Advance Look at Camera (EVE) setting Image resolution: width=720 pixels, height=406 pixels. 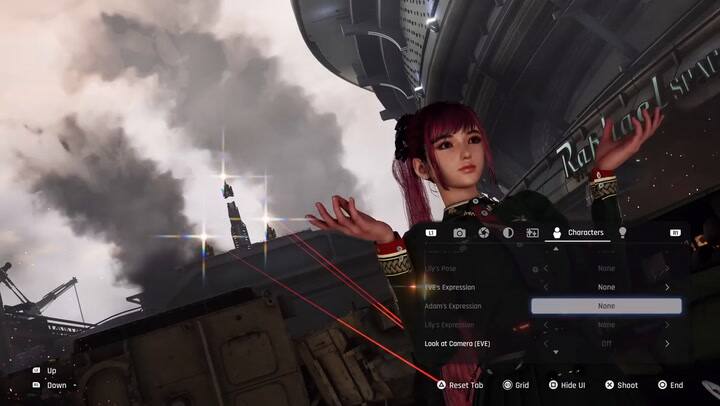(667, 344)
